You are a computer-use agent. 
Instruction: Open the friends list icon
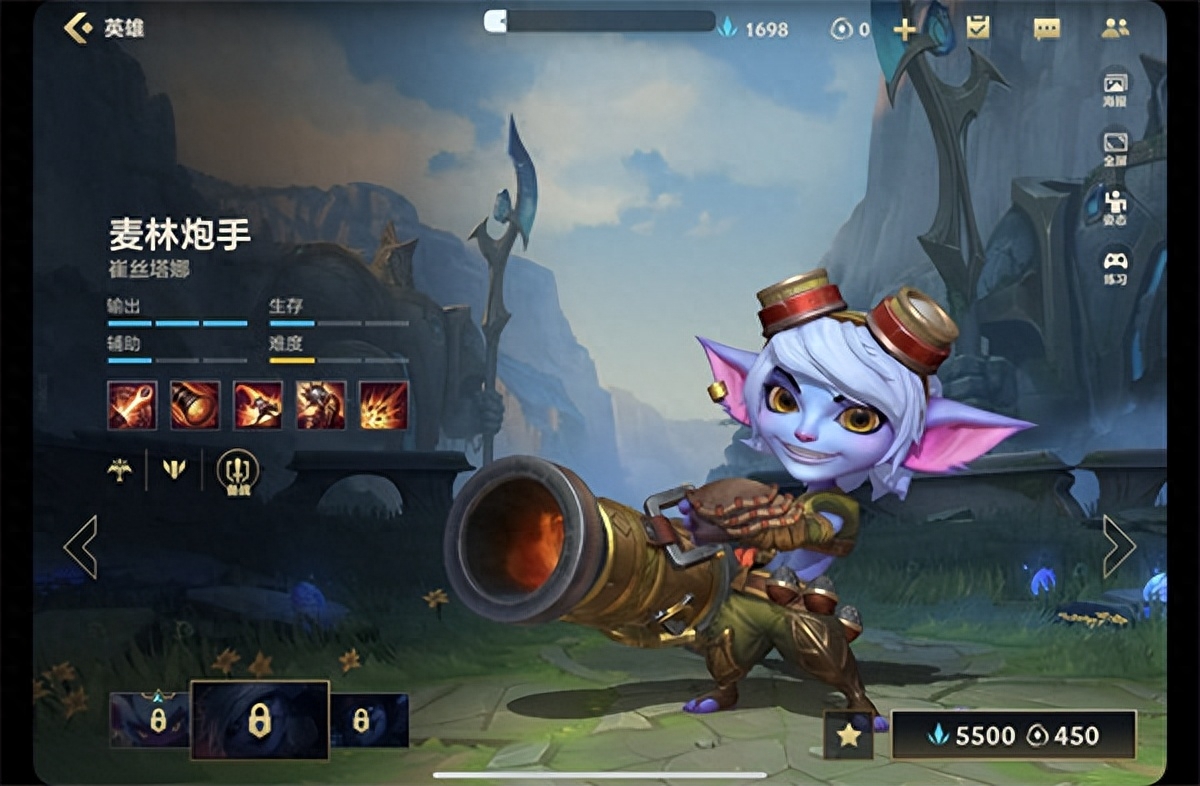coord(1115,28)
